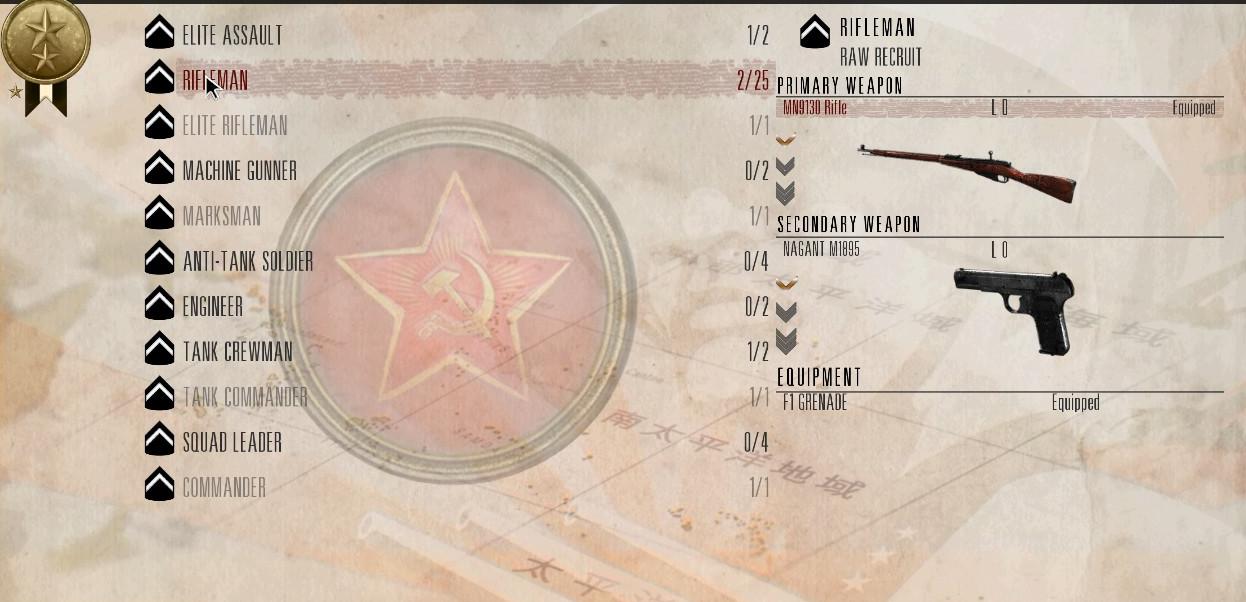Select the Anti-Tank Soldier class
This screenshot has height=602, width=1246.
pos(247,262)
